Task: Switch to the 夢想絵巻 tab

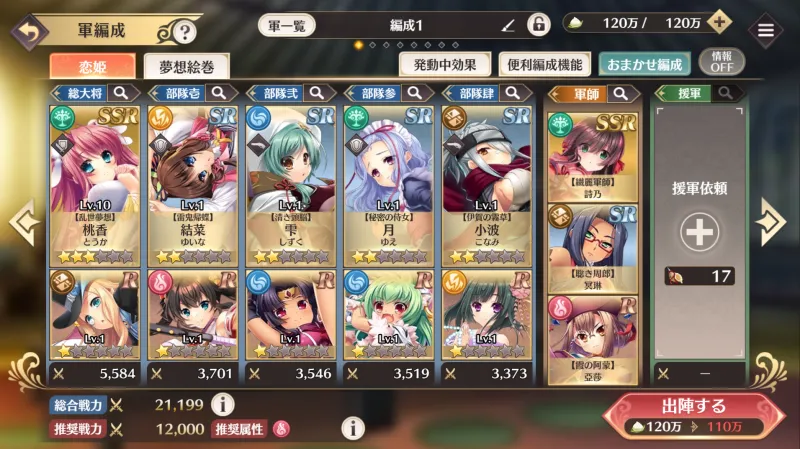Action: (186, 67)
